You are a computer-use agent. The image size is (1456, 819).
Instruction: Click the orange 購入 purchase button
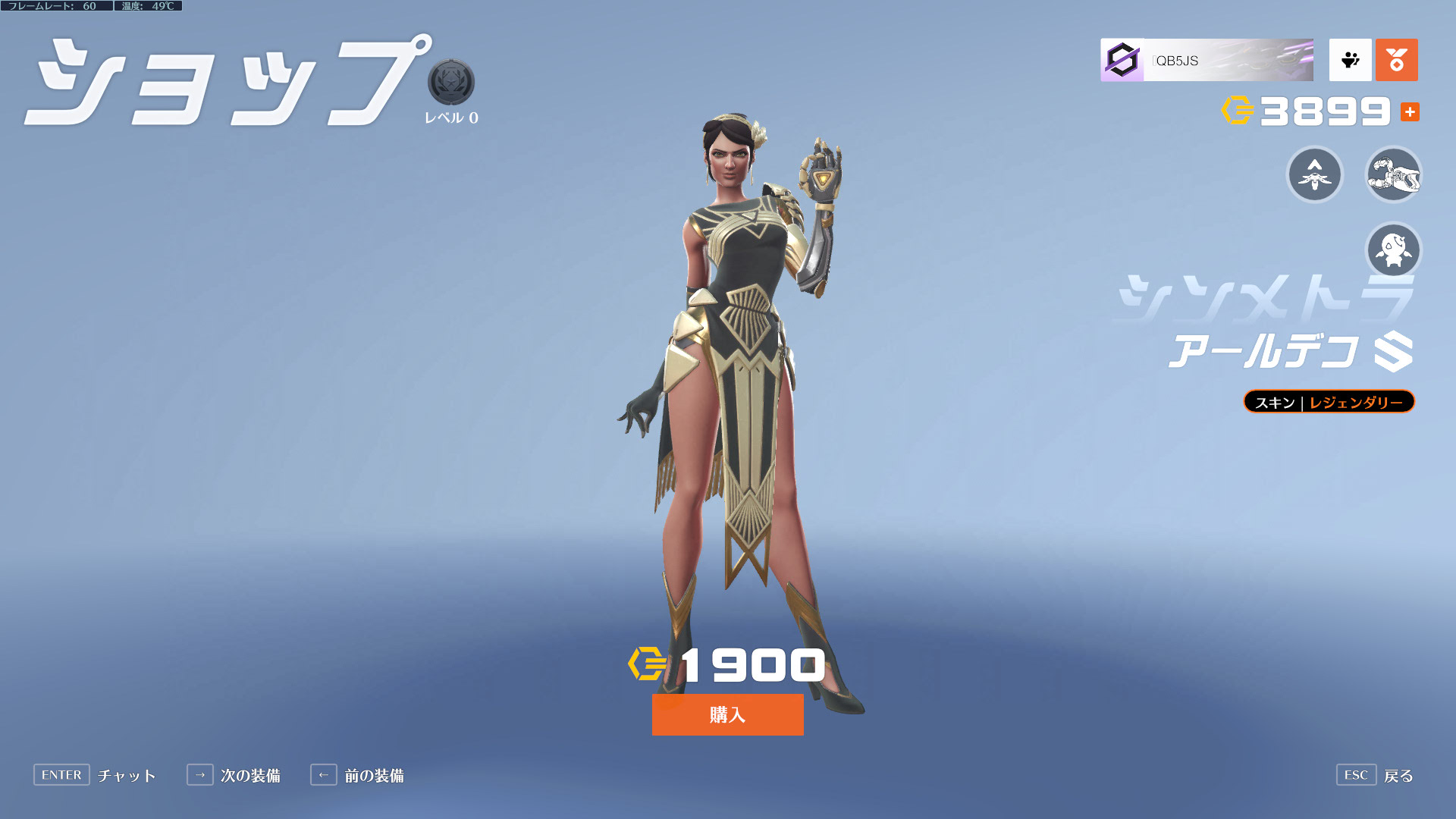(727, 714)
